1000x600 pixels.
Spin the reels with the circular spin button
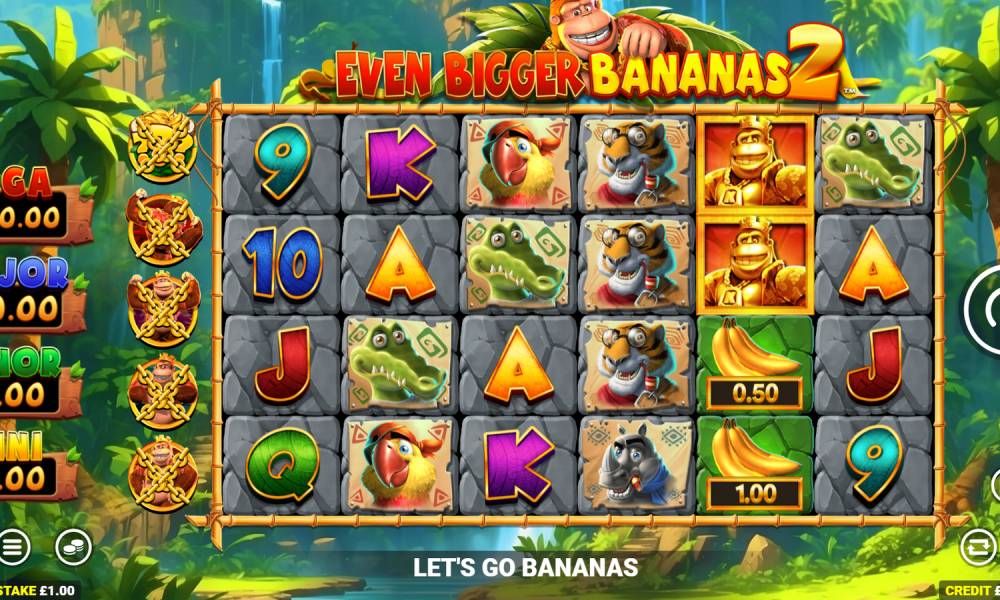click(x=985, y=311)
